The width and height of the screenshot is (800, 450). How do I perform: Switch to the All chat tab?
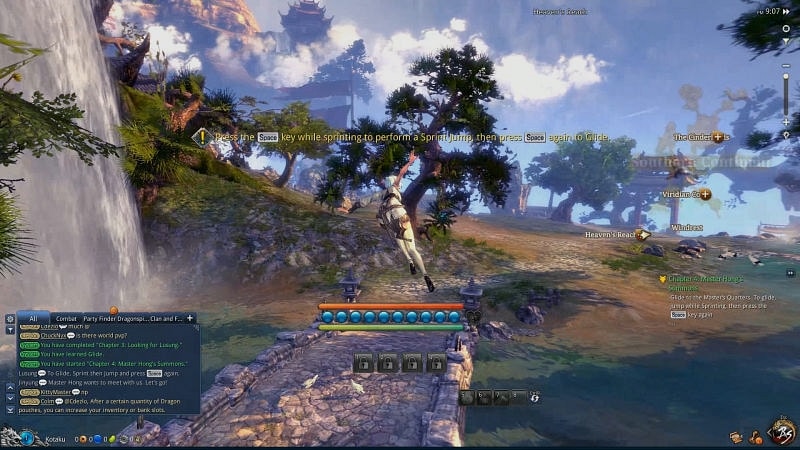point(32,318)
